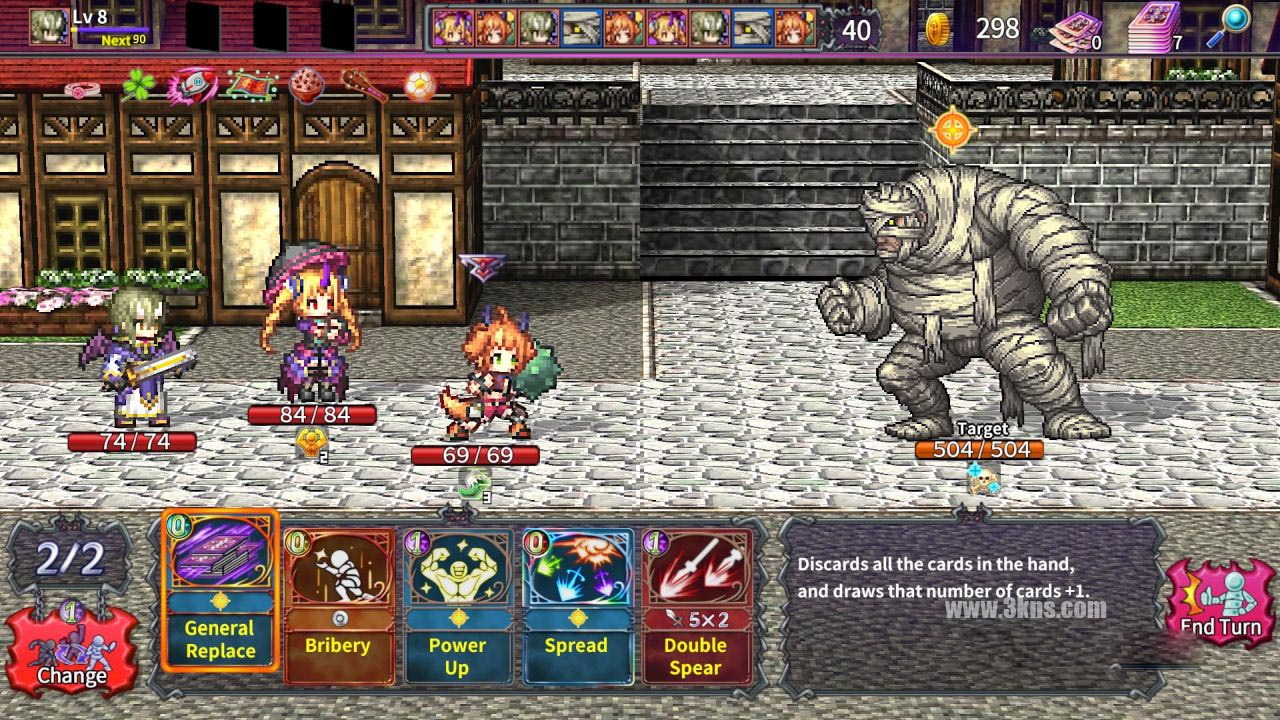Inspect the pink rocket relic

[x=191, y=86]
